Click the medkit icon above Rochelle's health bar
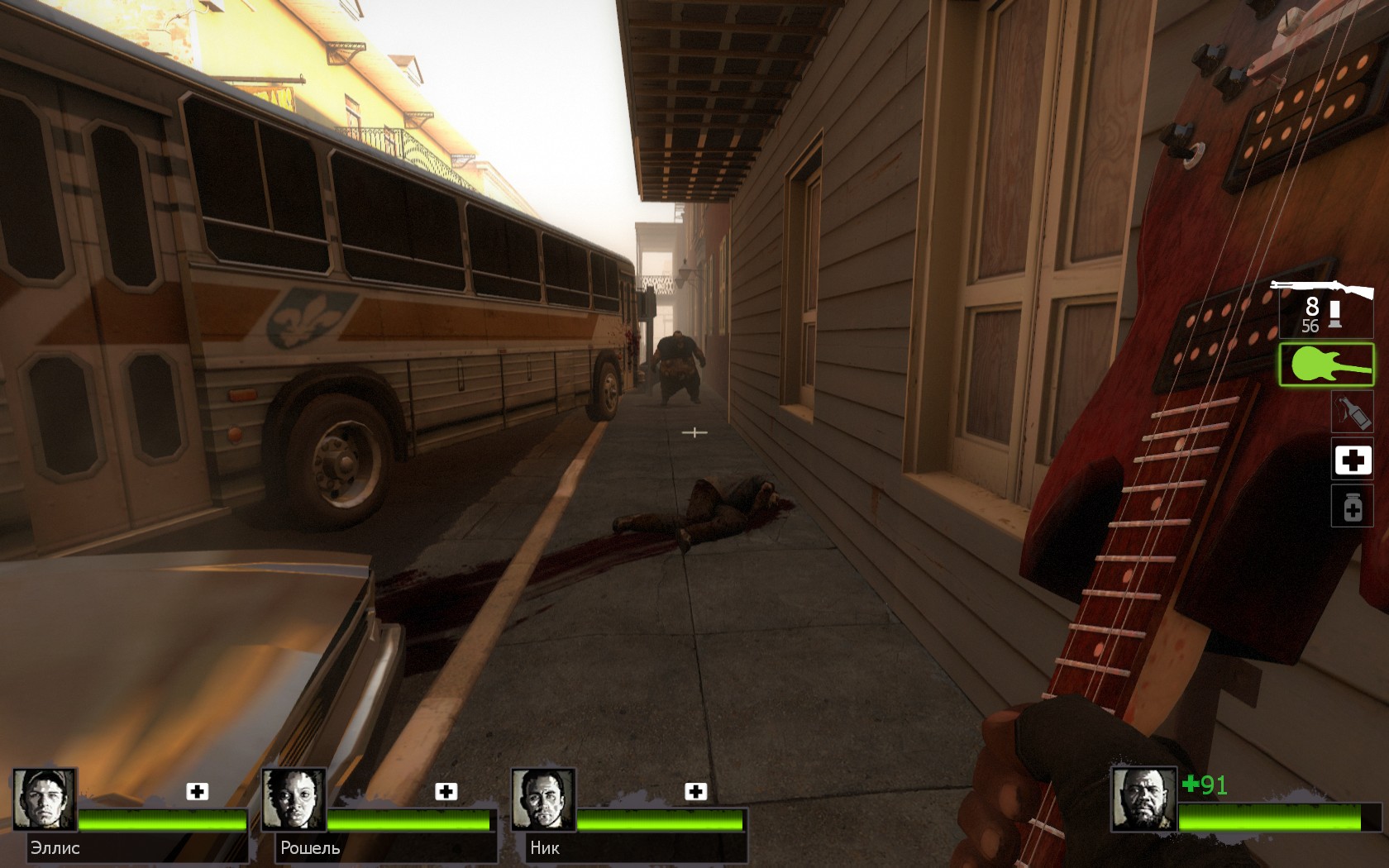This screenshot has width=1389, height=868. click(446, 791)
